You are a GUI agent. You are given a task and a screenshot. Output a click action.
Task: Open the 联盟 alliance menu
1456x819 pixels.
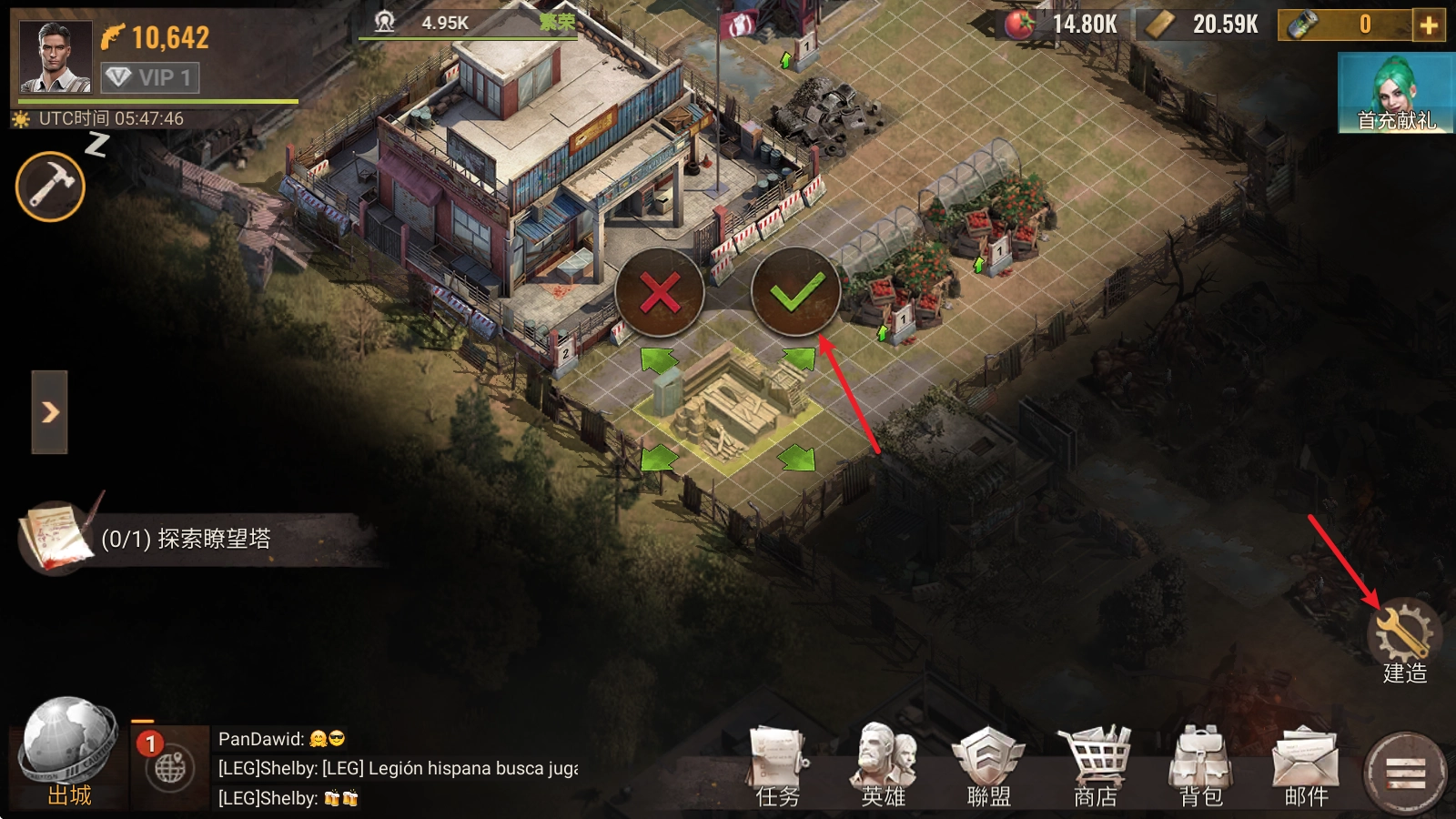tap(988, 767)
